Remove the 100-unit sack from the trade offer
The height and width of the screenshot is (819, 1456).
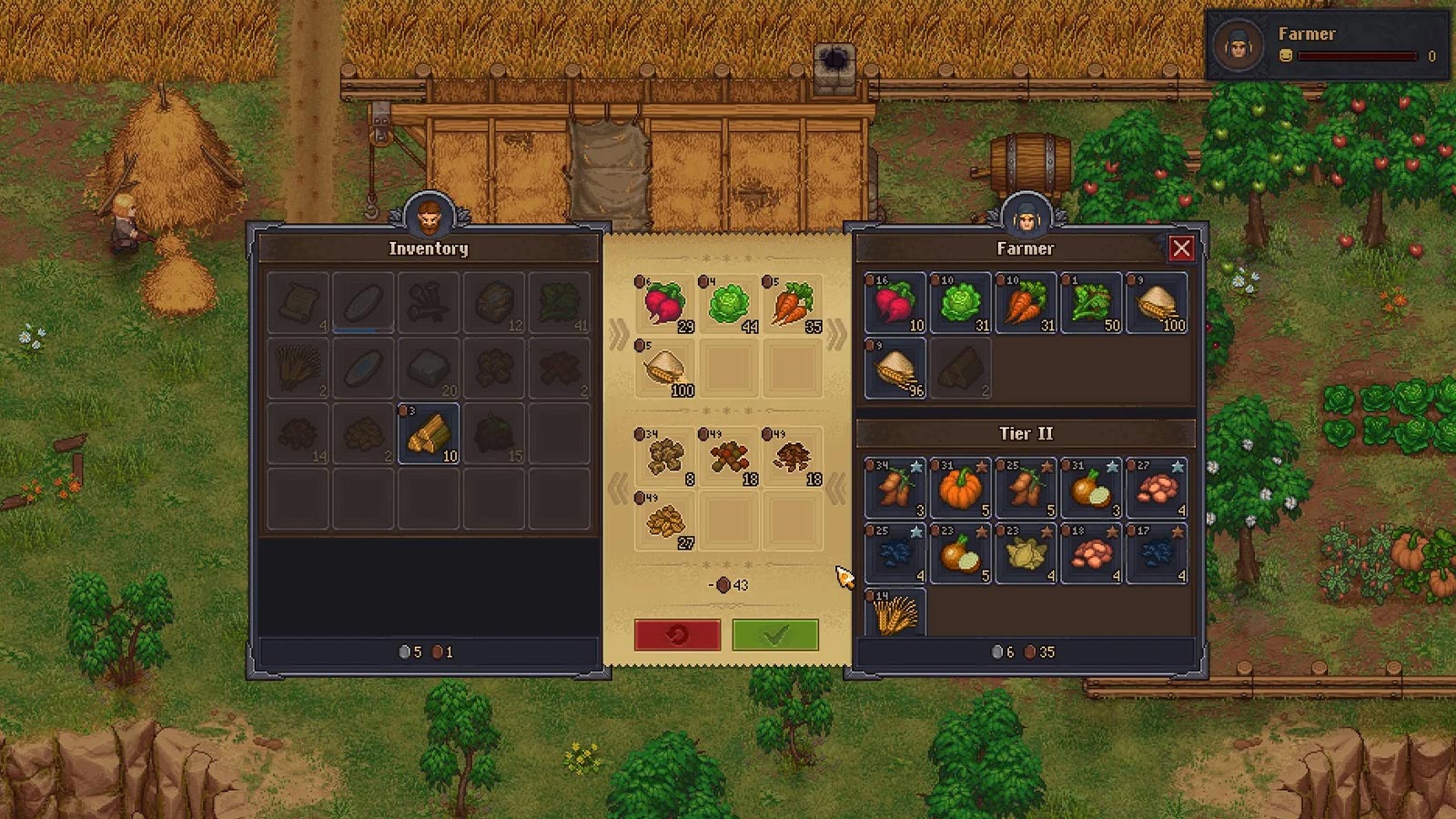(664, 369)
